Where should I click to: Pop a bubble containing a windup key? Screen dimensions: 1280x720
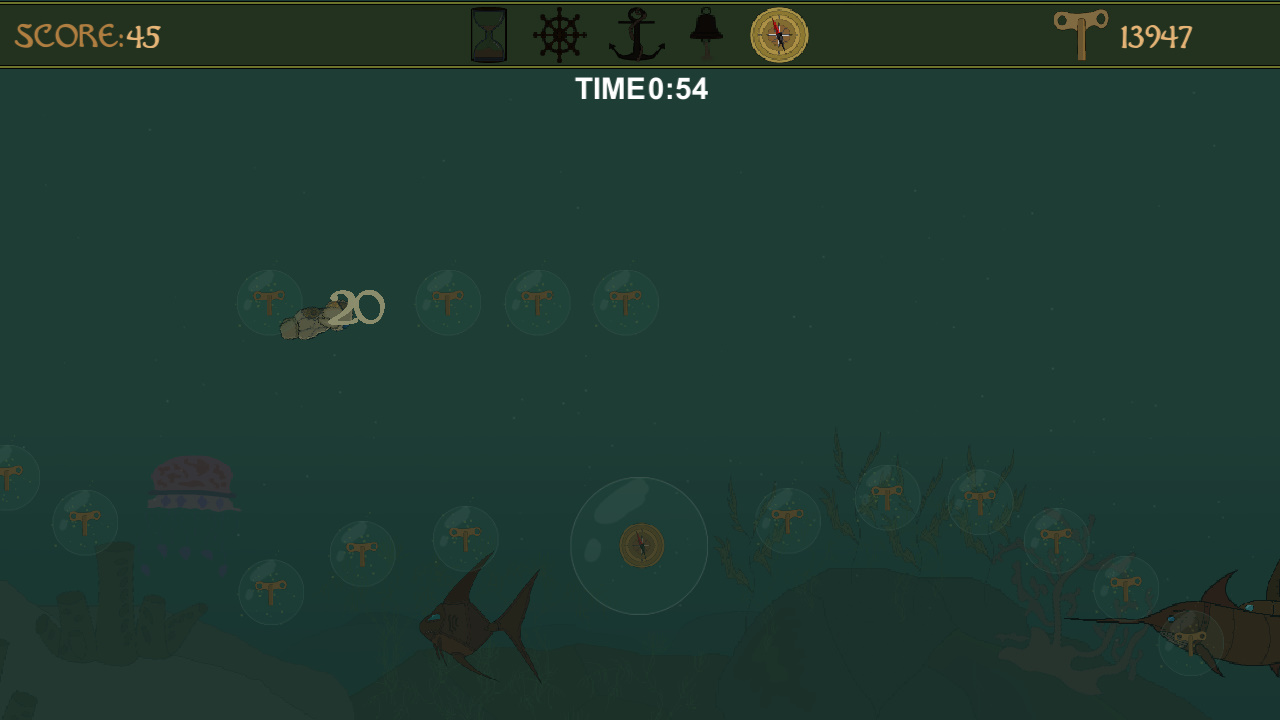(x=448, y=303)
